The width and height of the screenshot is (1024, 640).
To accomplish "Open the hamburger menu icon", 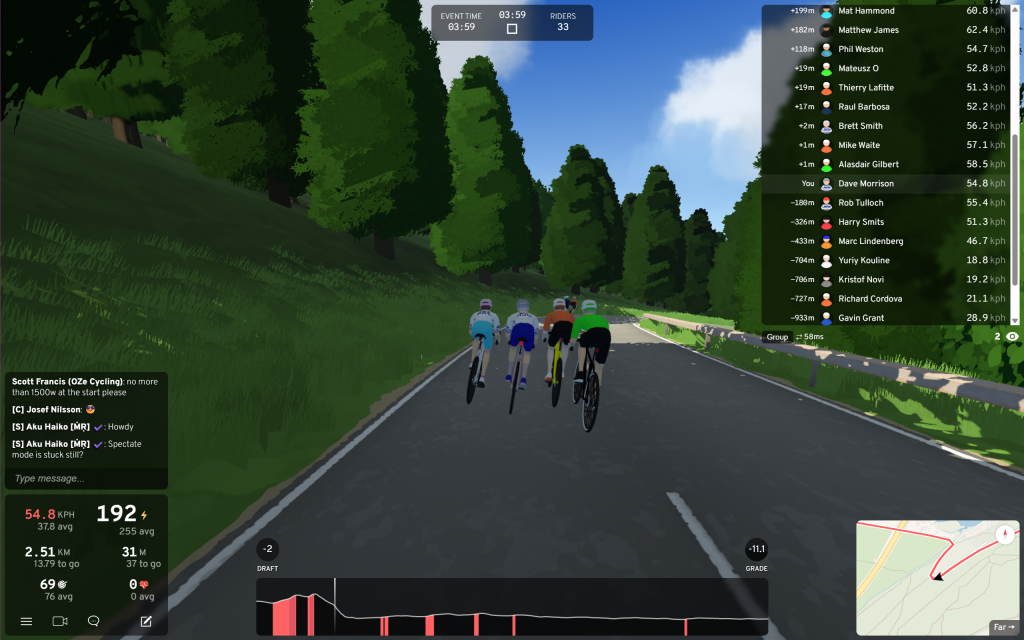I will point(26,621).
